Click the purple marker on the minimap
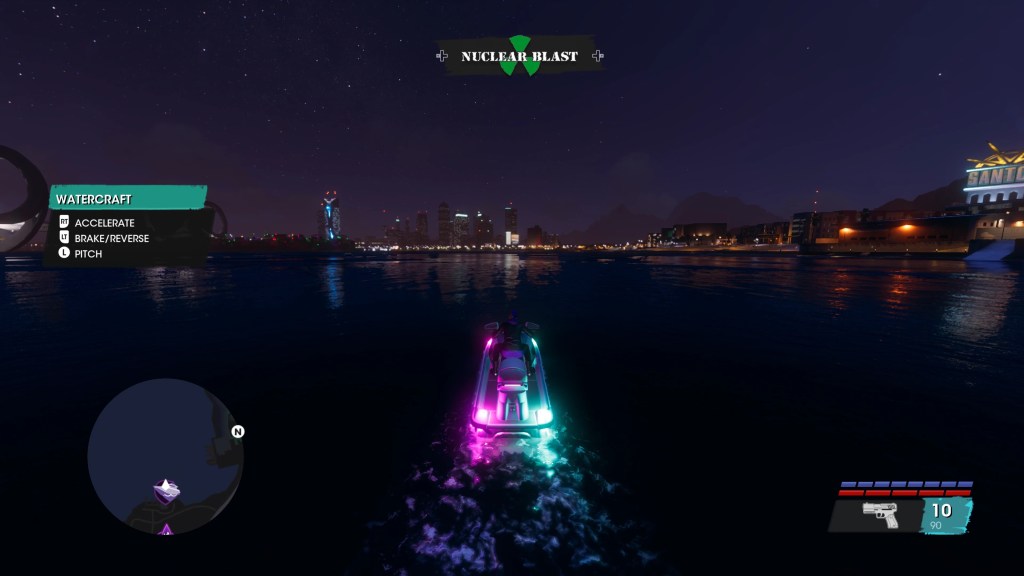Viewport: 1024px width, 576px height. tap(166, 490)
